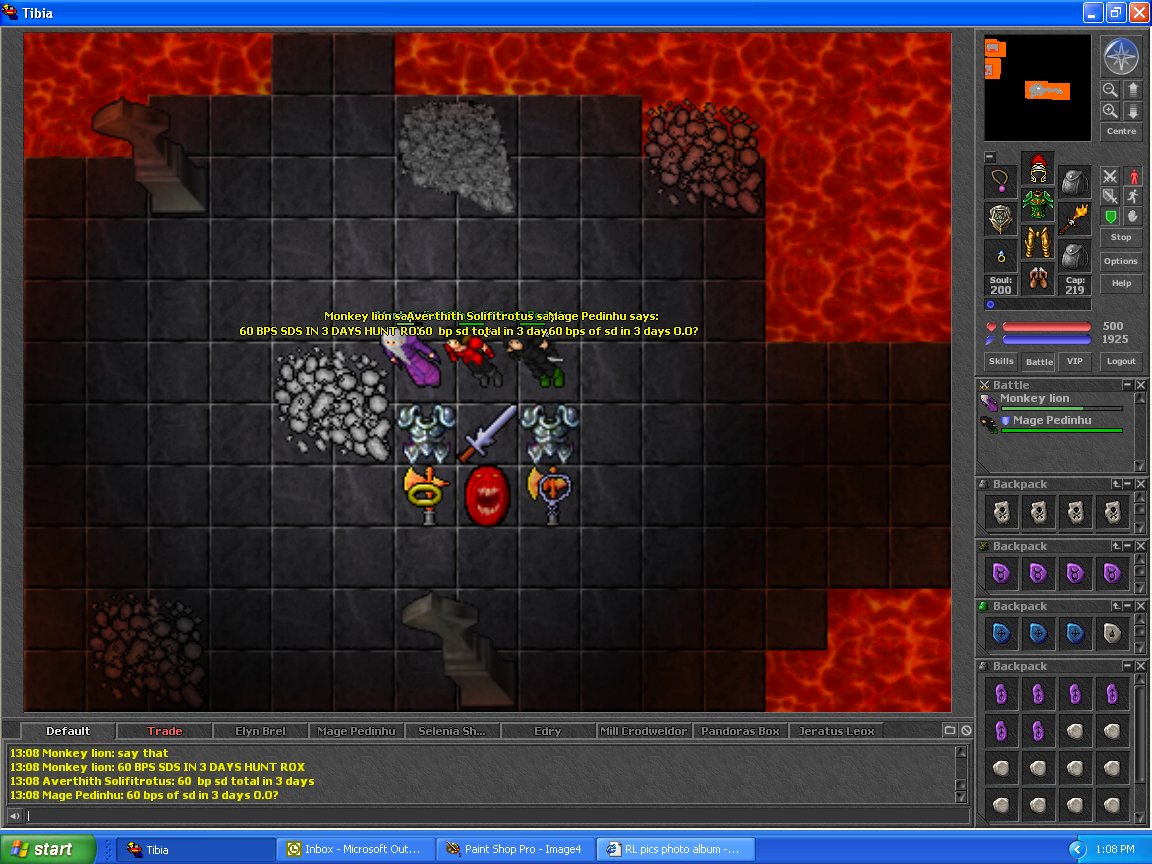Select the golden legs equipment slot
1152x864 pixels.
pos(1038,242)
